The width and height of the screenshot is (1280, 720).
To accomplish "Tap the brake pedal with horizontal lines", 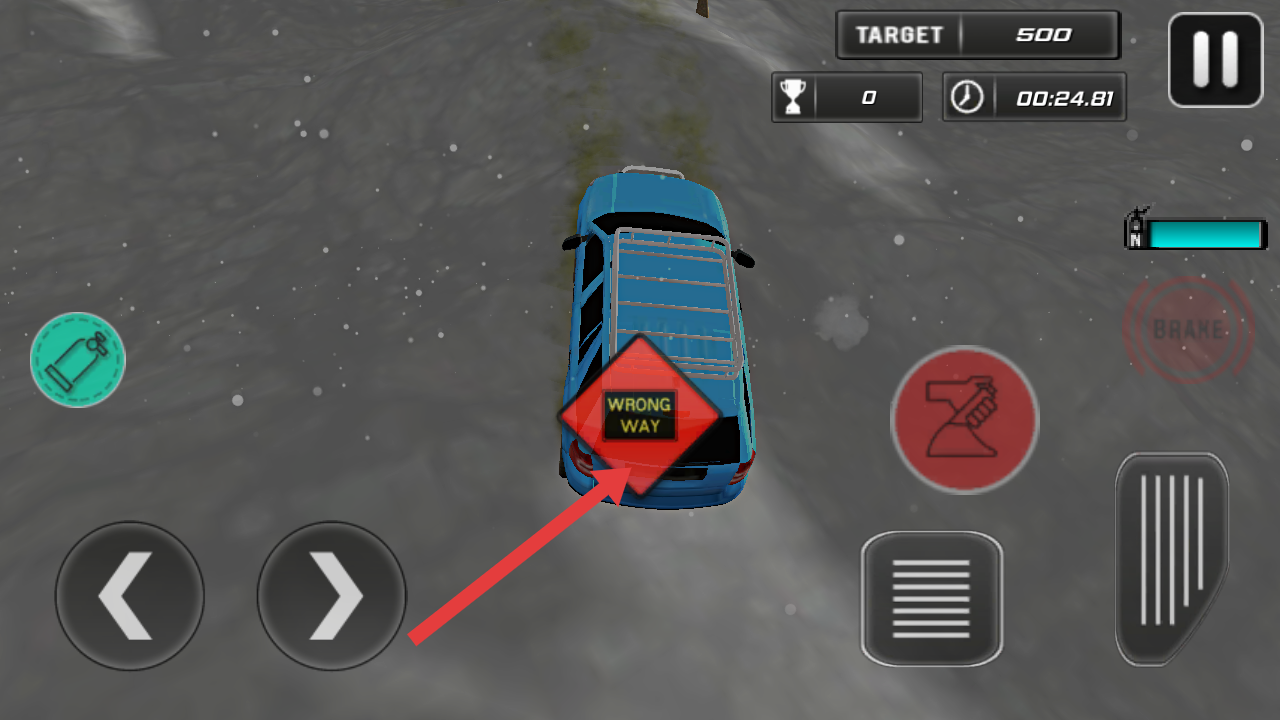I will click(x=931, y=598).
